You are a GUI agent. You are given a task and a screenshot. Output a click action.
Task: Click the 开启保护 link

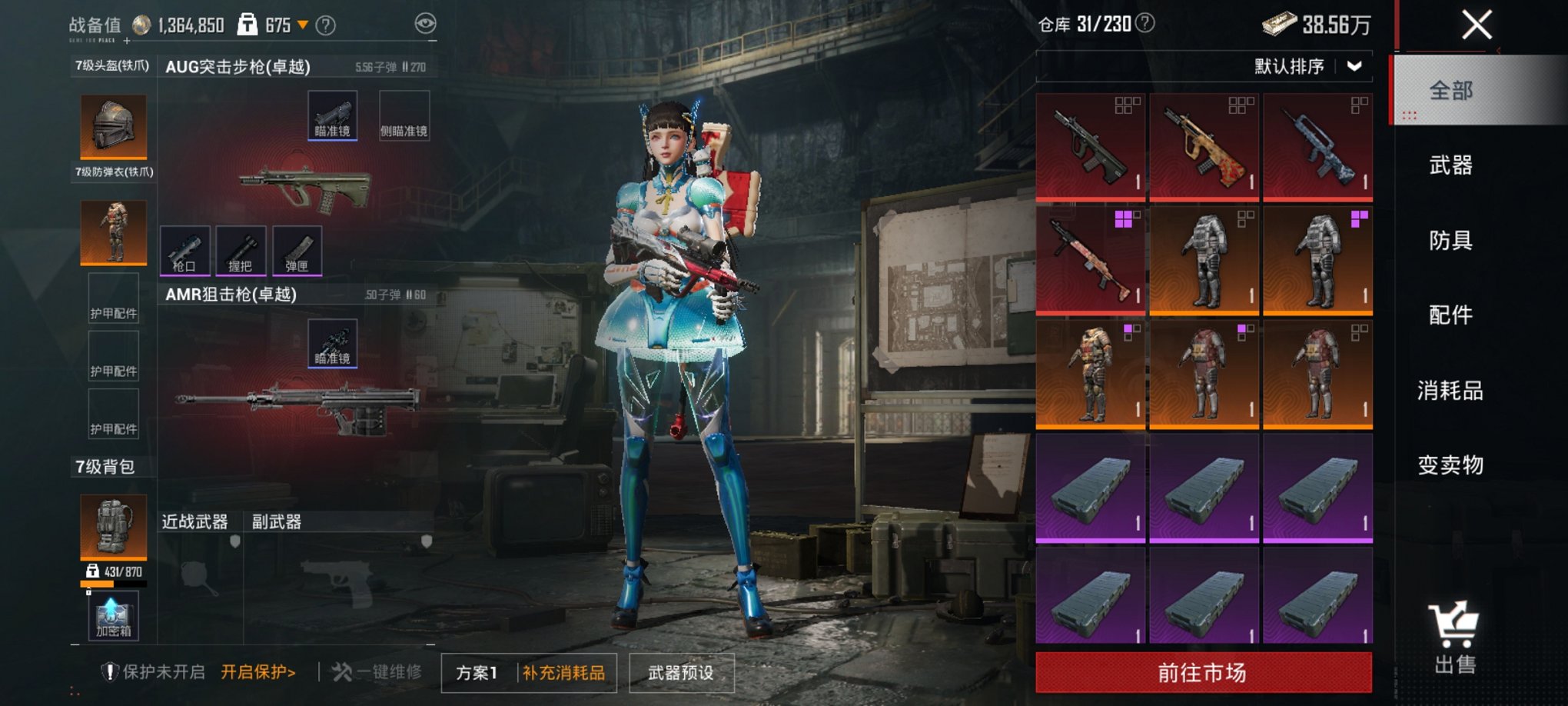tap(258, 672)
